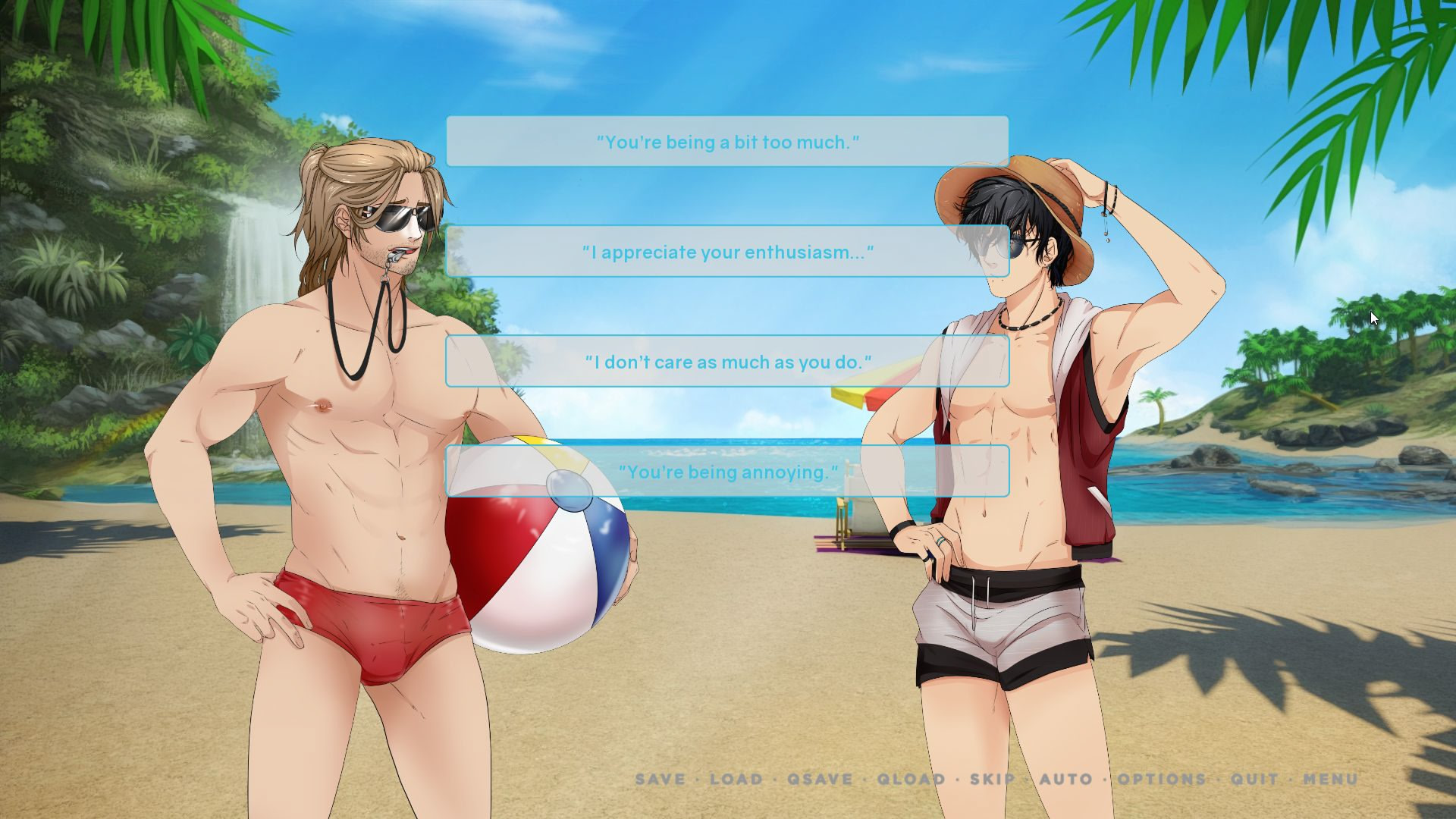Choose "You're being a bit too much."

tap(726, 141)
